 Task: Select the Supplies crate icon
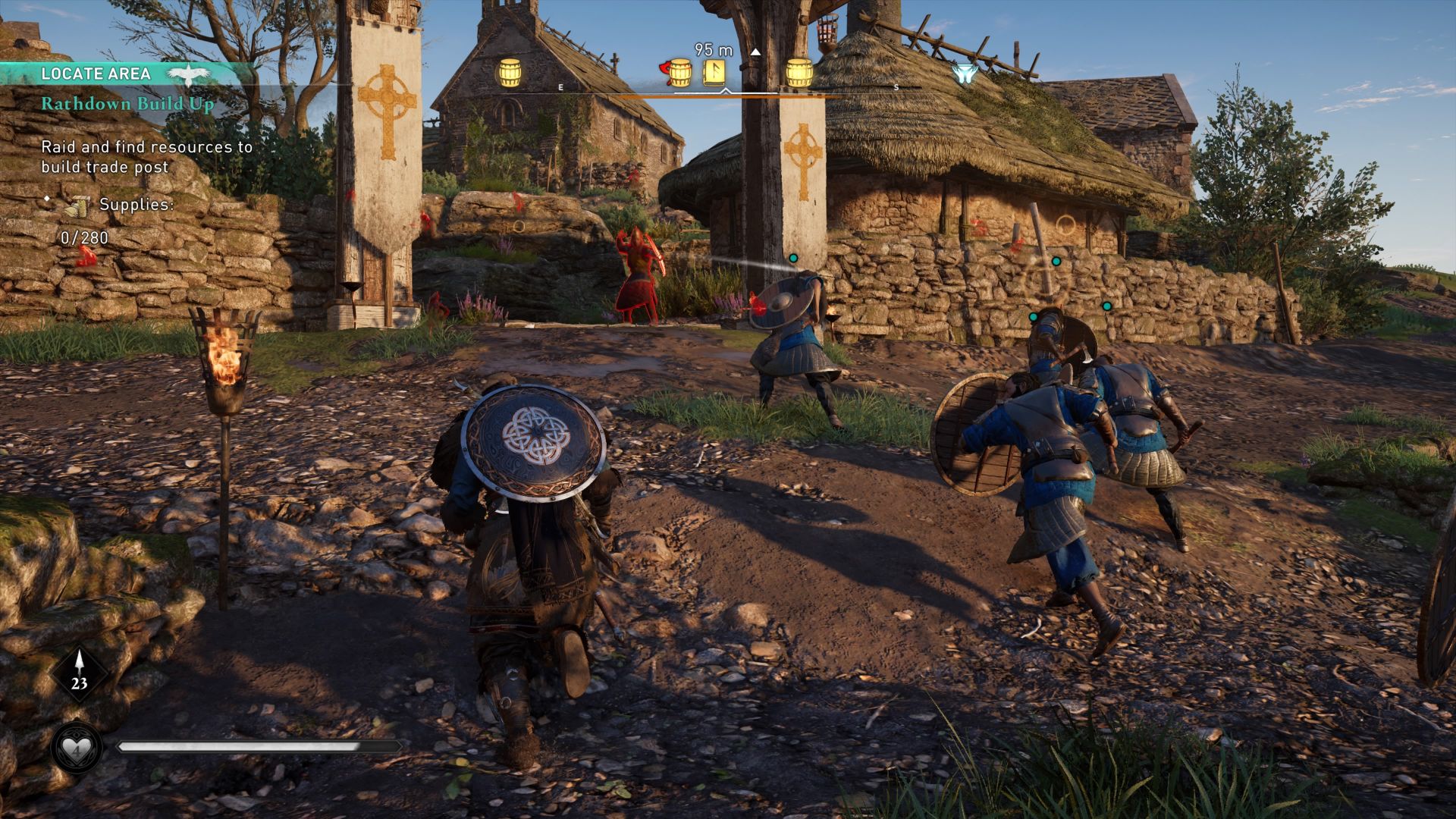[80, 206]
